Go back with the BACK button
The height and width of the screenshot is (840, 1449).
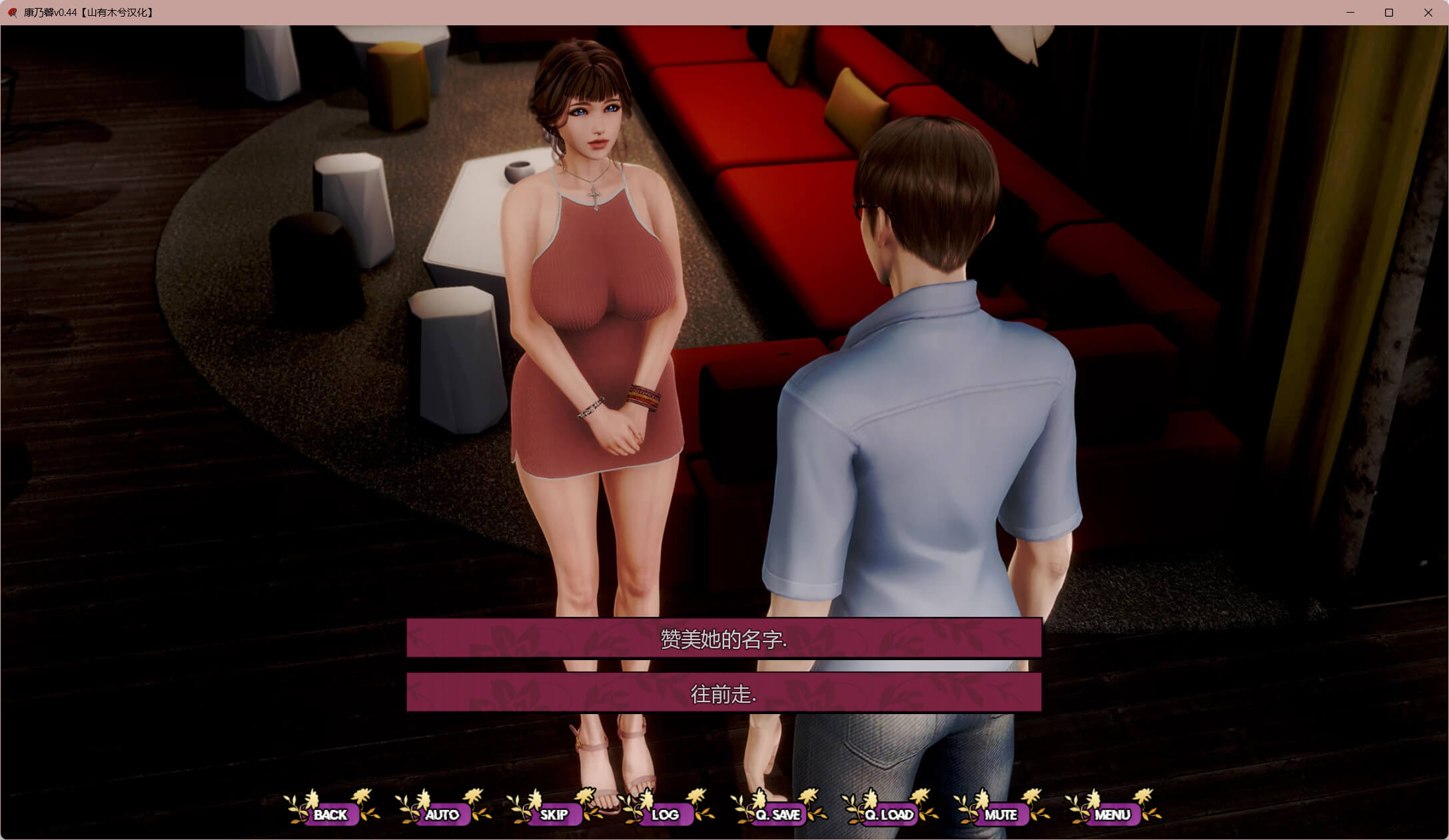coord(330,814)
